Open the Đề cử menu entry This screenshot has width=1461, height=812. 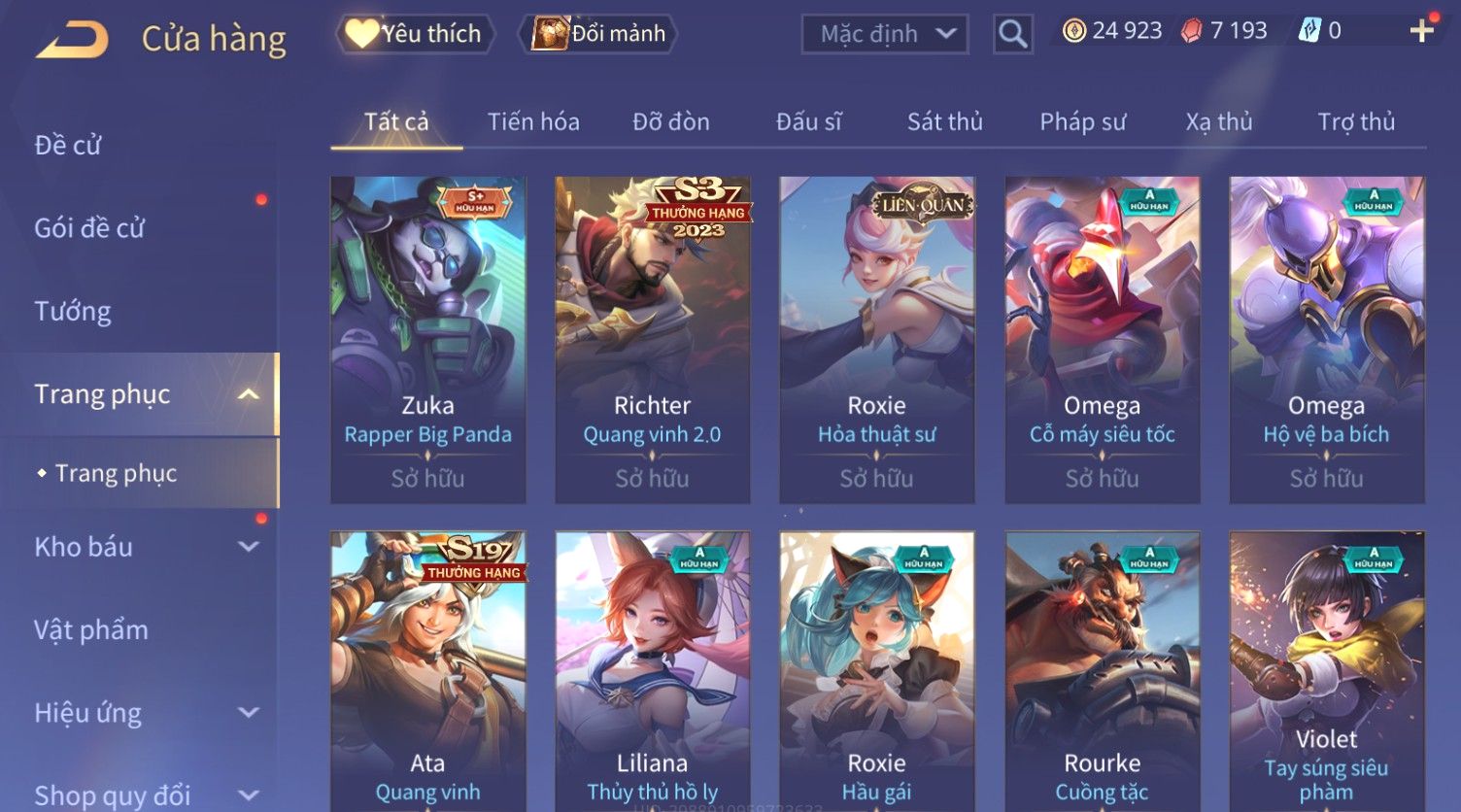68,146
